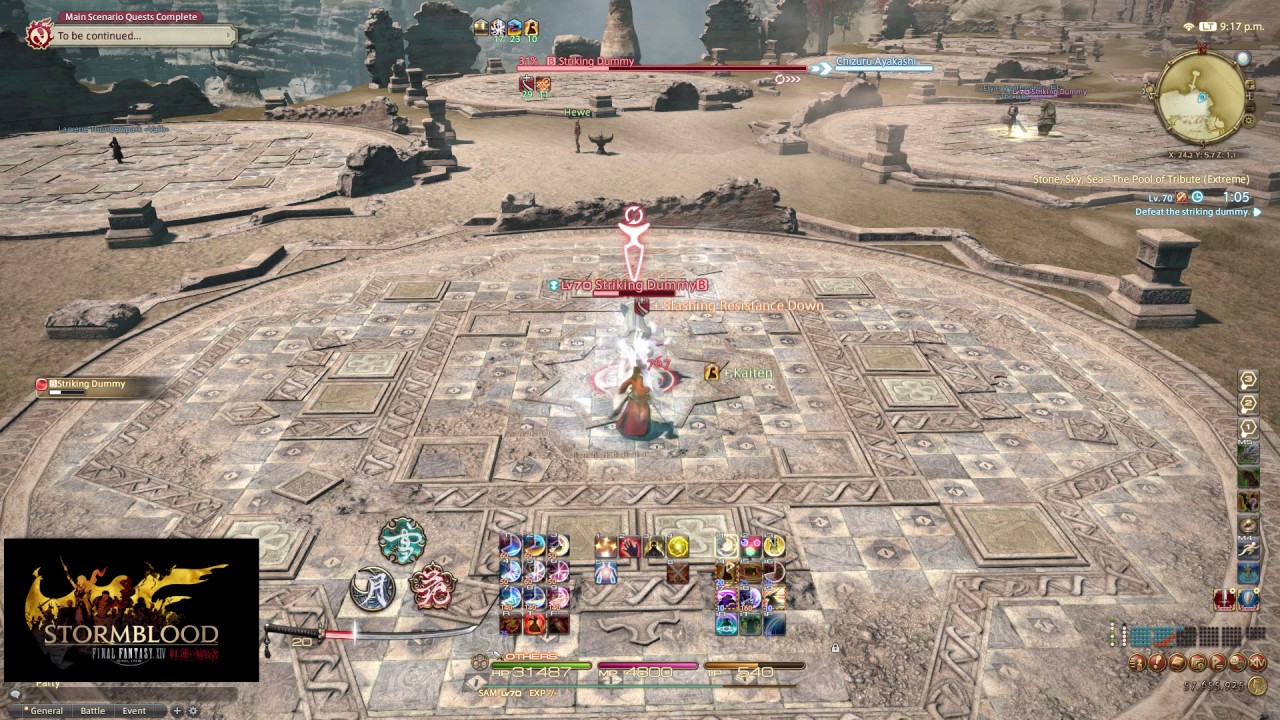Open the Inventory icon in the menu bar
1280x720 pixels.
tap(1178, 662)
